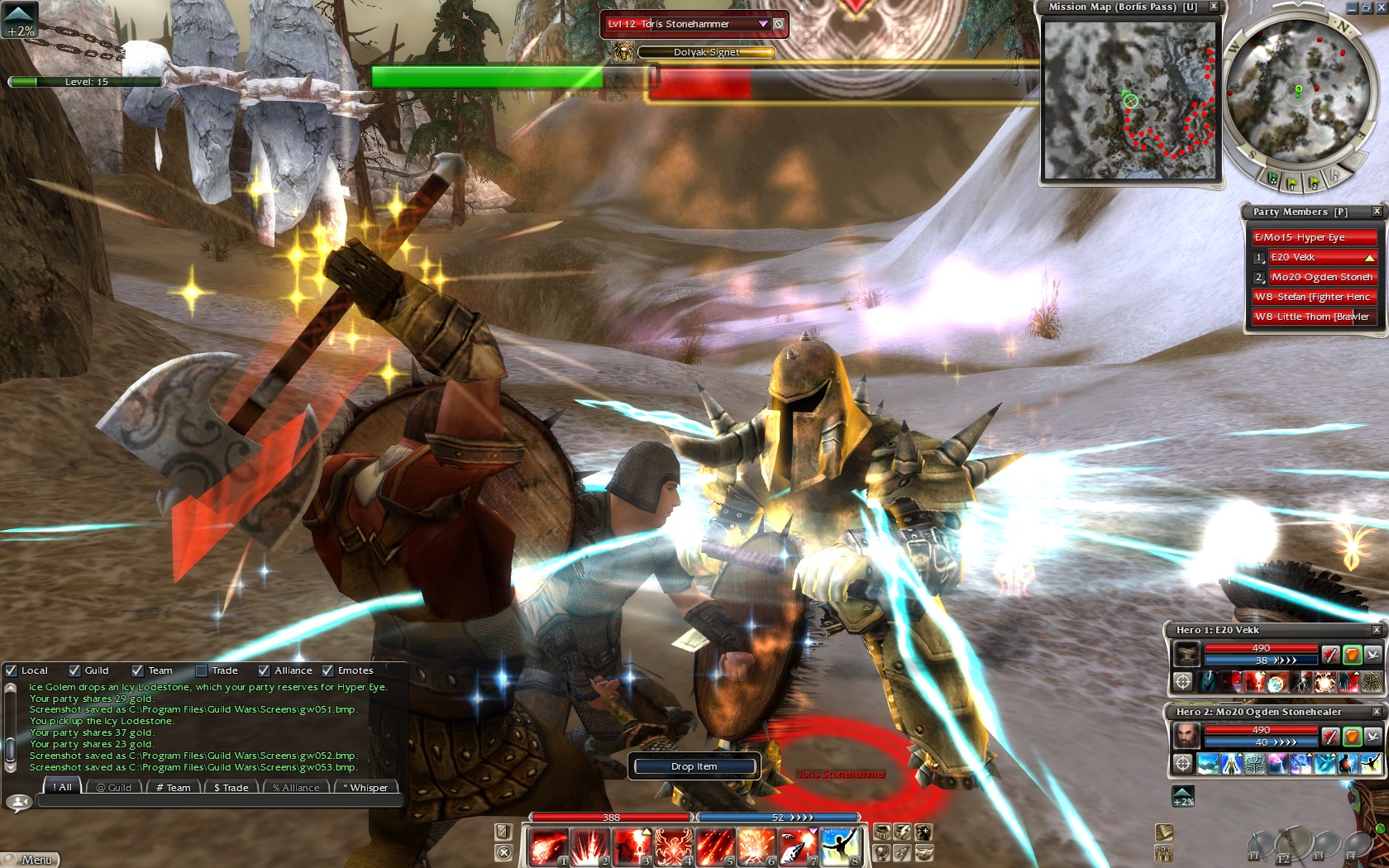Activate skill slot 8 on skill bar
The height and width of the screenshot is (868, 1389).
pos(841,848)
